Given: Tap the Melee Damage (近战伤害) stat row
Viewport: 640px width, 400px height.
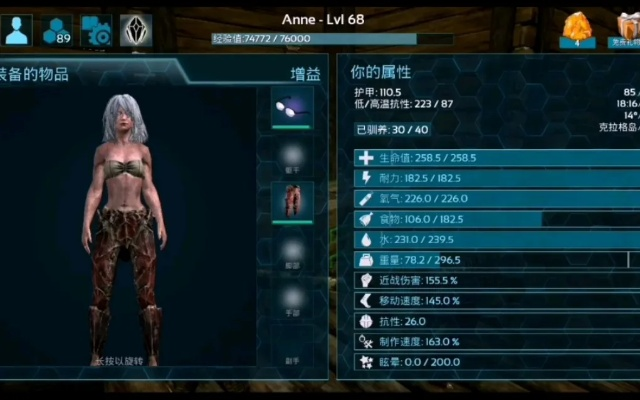Looking at the screenshot, I should [492, 280].
